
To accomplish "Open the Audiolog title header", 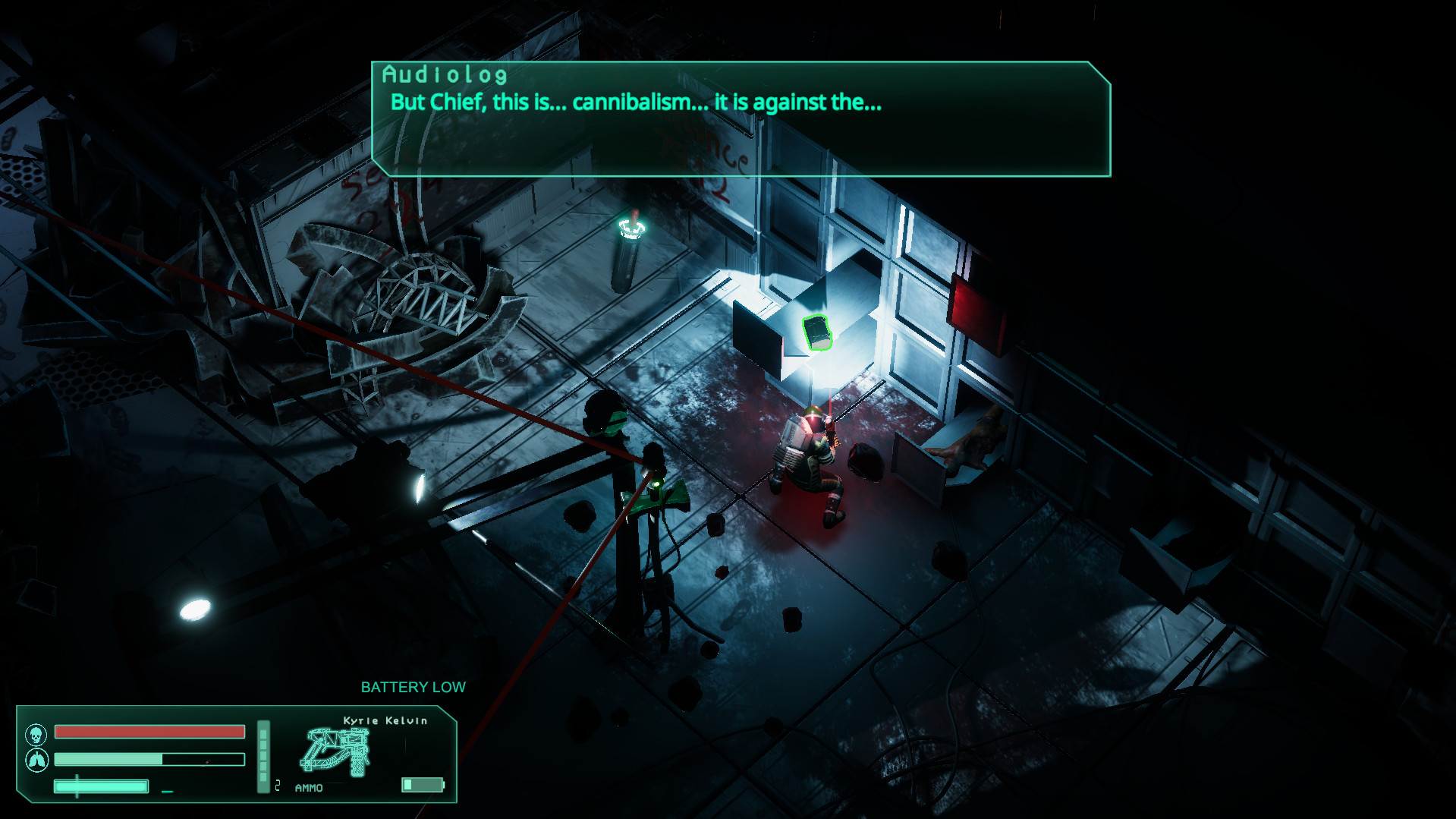I will coord(445,76).
